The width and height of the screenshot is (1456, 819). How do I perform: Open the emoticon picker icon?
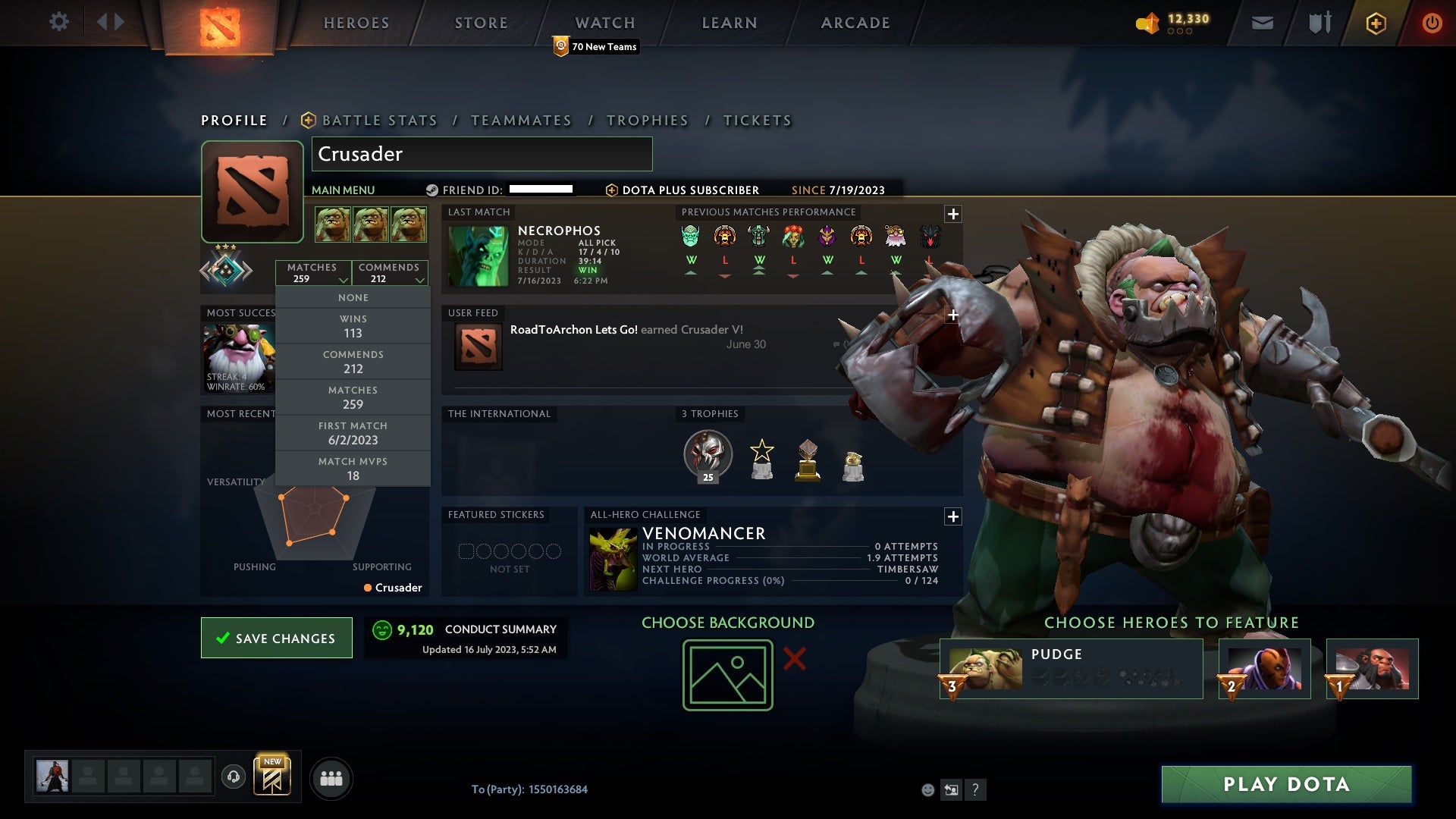pyautogui.click(x=927, y=789)
